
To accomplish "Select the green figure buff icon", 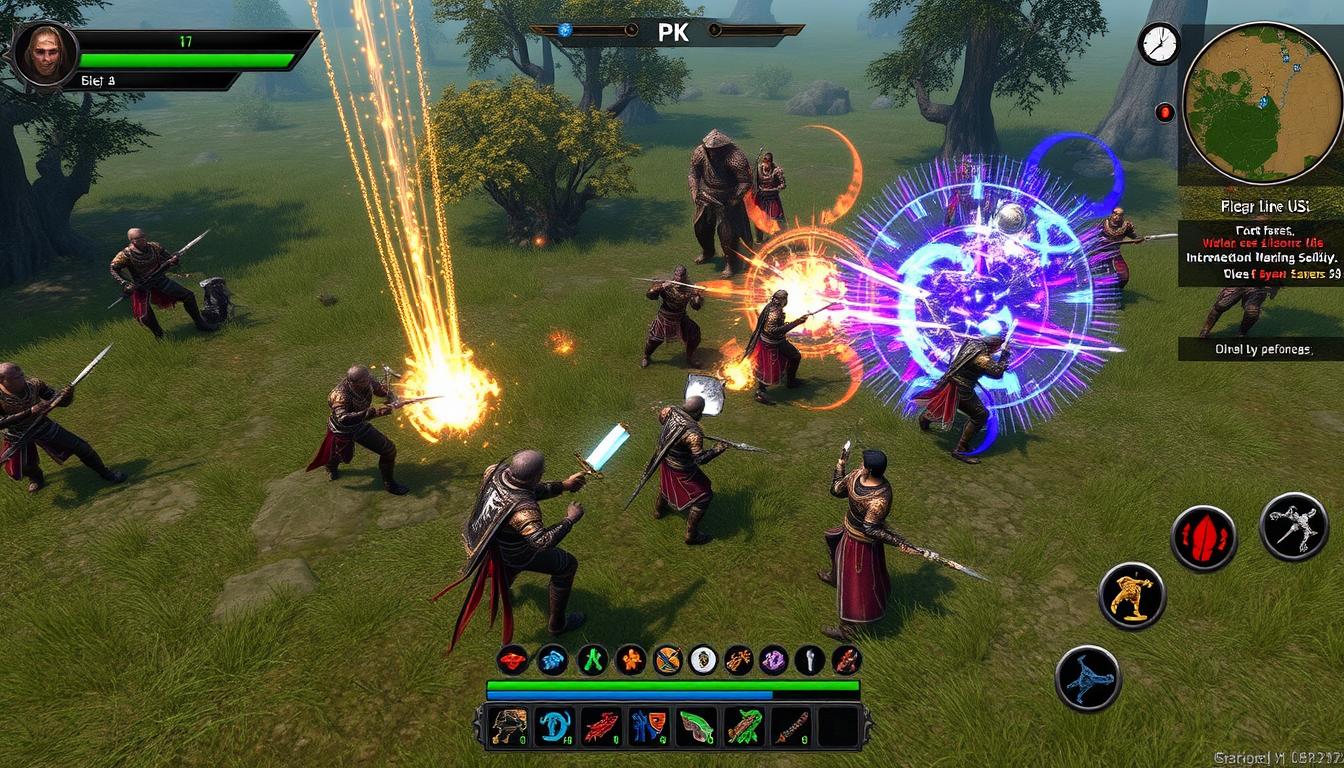I will coord(593,659).
